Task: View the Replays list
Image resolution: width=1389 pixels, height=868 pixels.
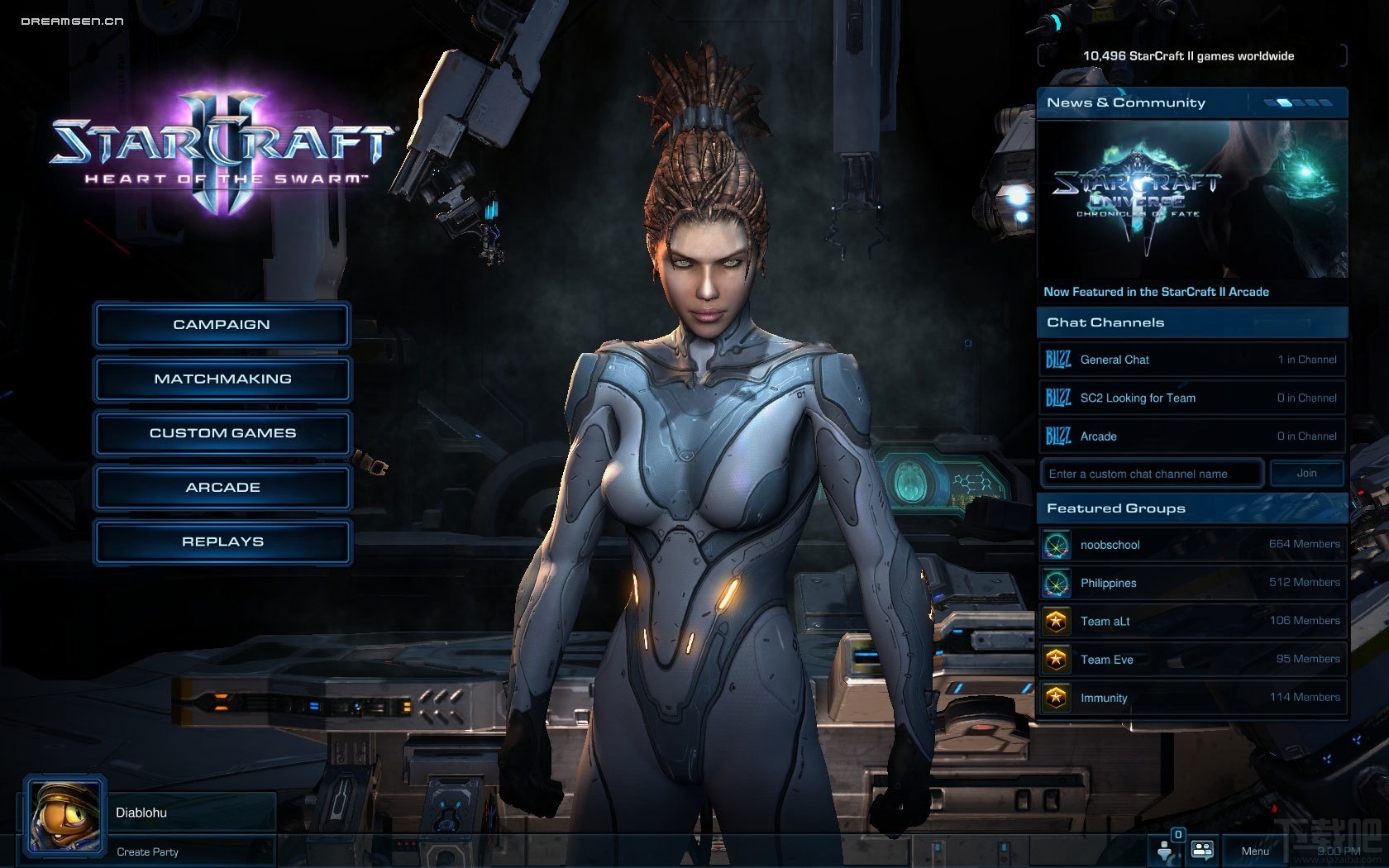Action: [222, 542]
